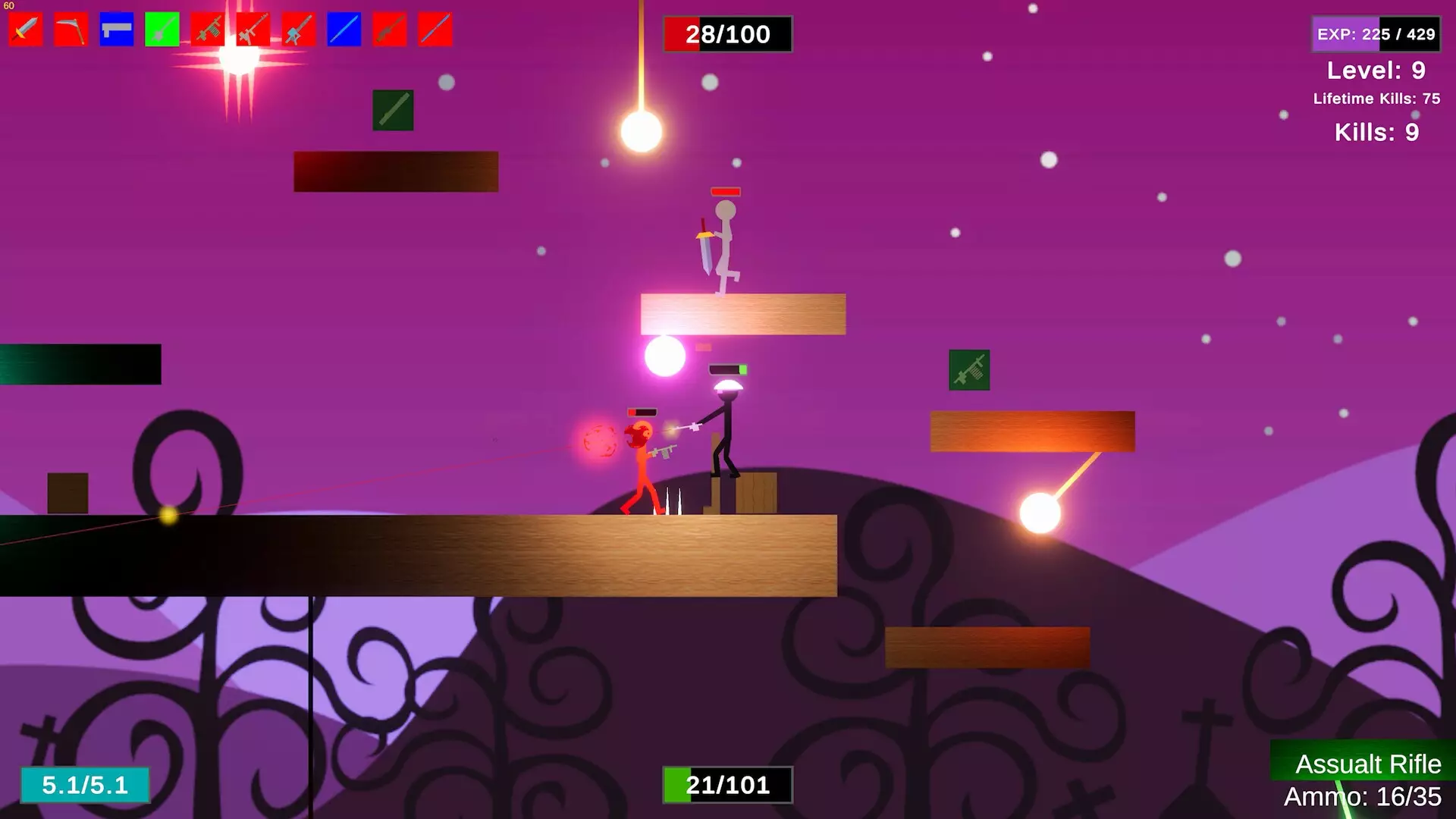Select the pistol in the blue hotbar slot
This screenshot has width=1456, height=819.
pyautogui.click(x=115, y=29)
